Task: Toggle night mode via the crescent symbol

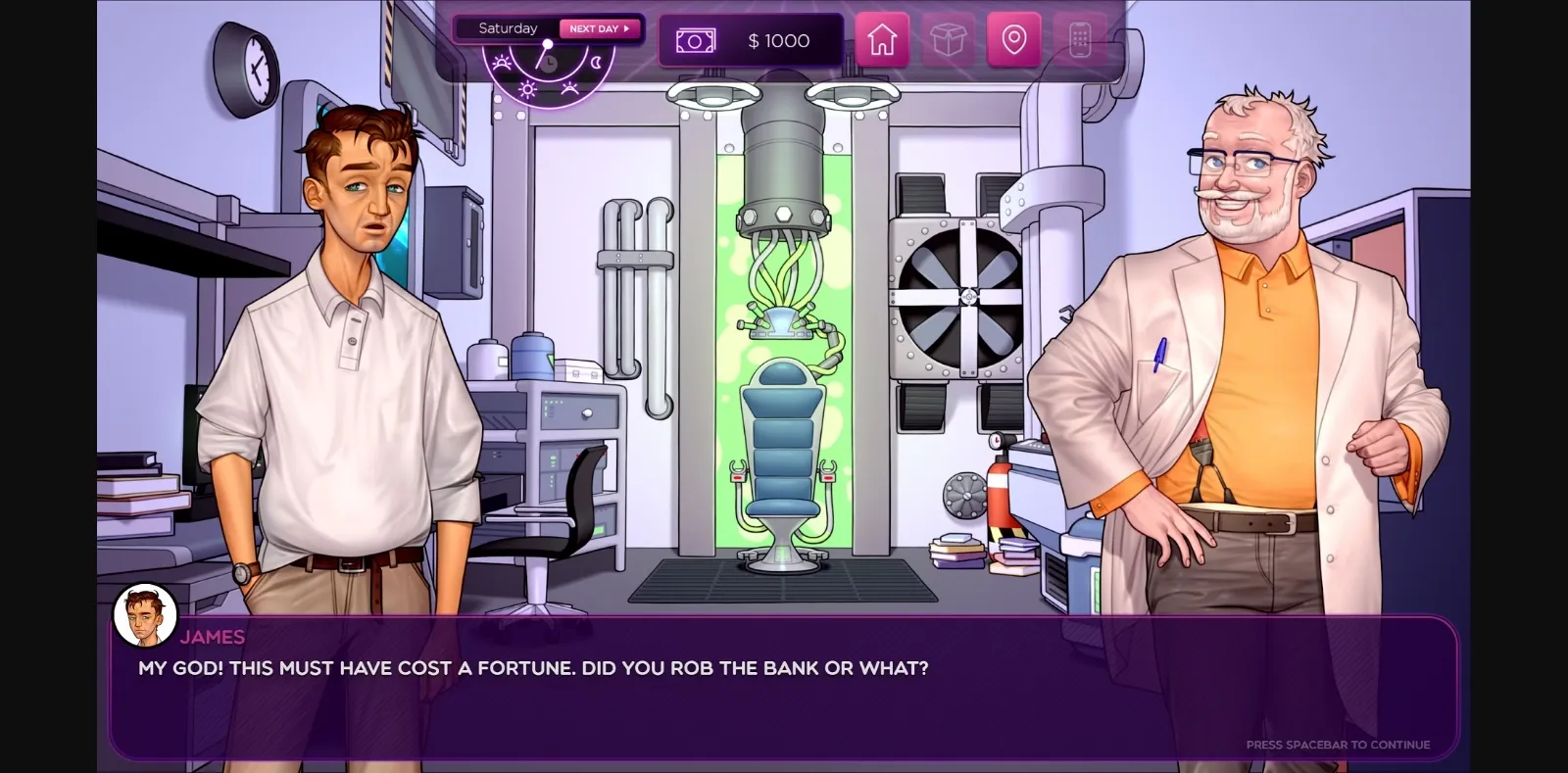Action: coord(597,63)
